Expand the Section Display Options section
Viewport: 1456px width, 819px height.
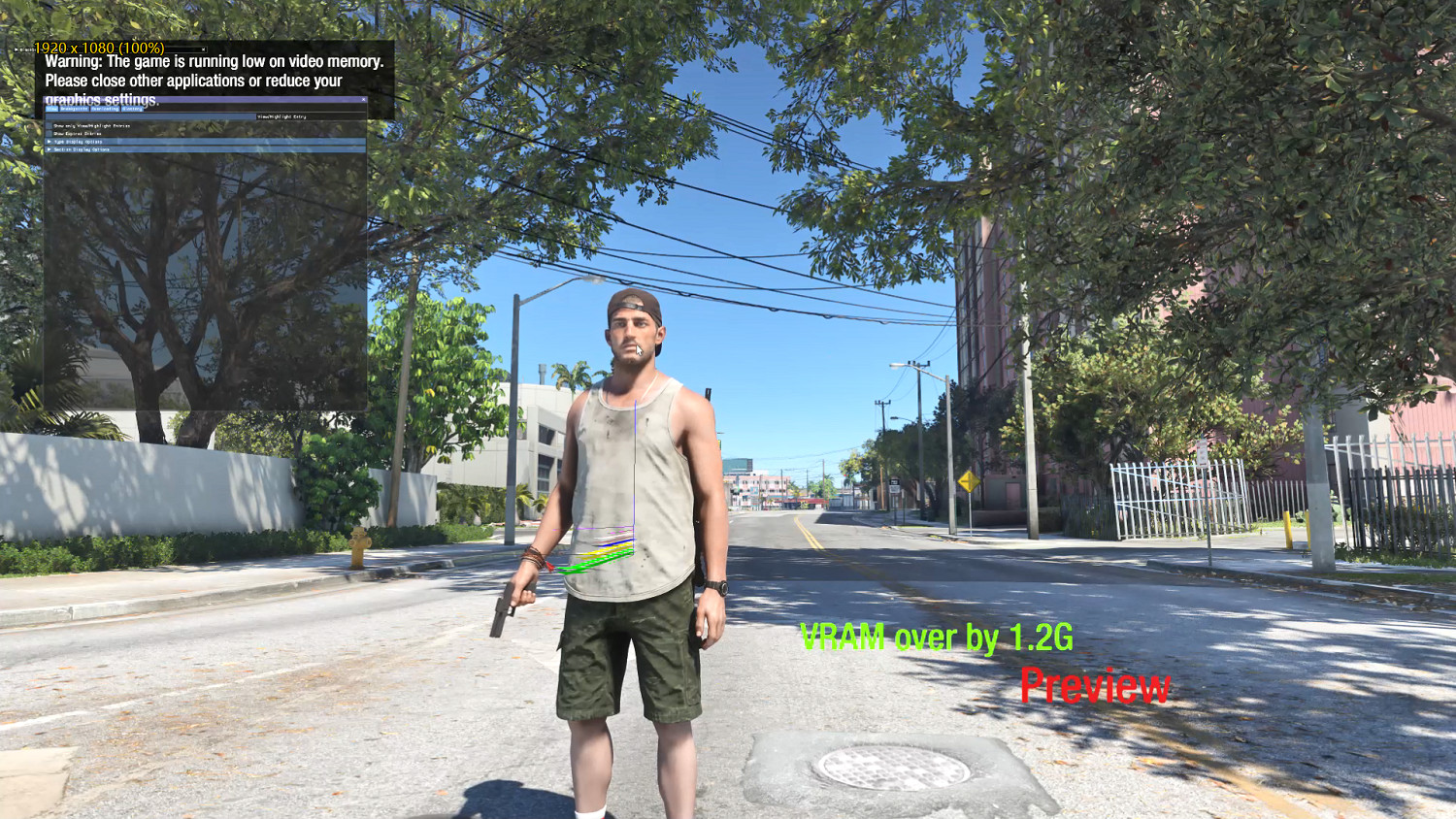coord(83,149)
